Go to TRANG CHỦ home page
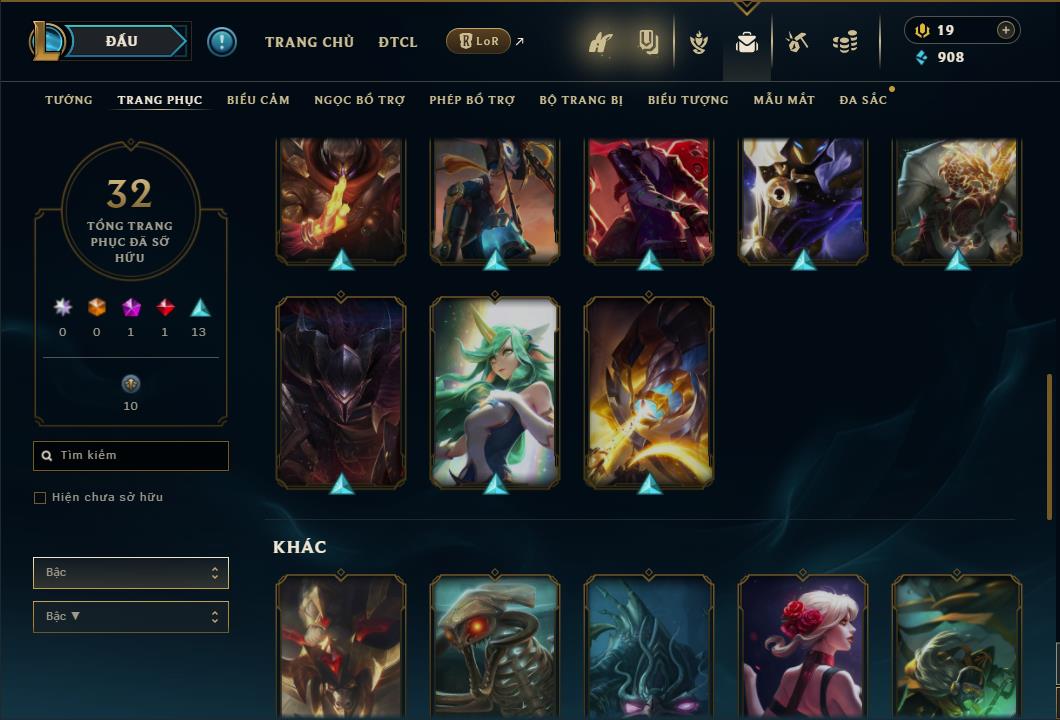Image resolution: width=1060 pixels, height=720 pixels. click(x=309, y=42)
